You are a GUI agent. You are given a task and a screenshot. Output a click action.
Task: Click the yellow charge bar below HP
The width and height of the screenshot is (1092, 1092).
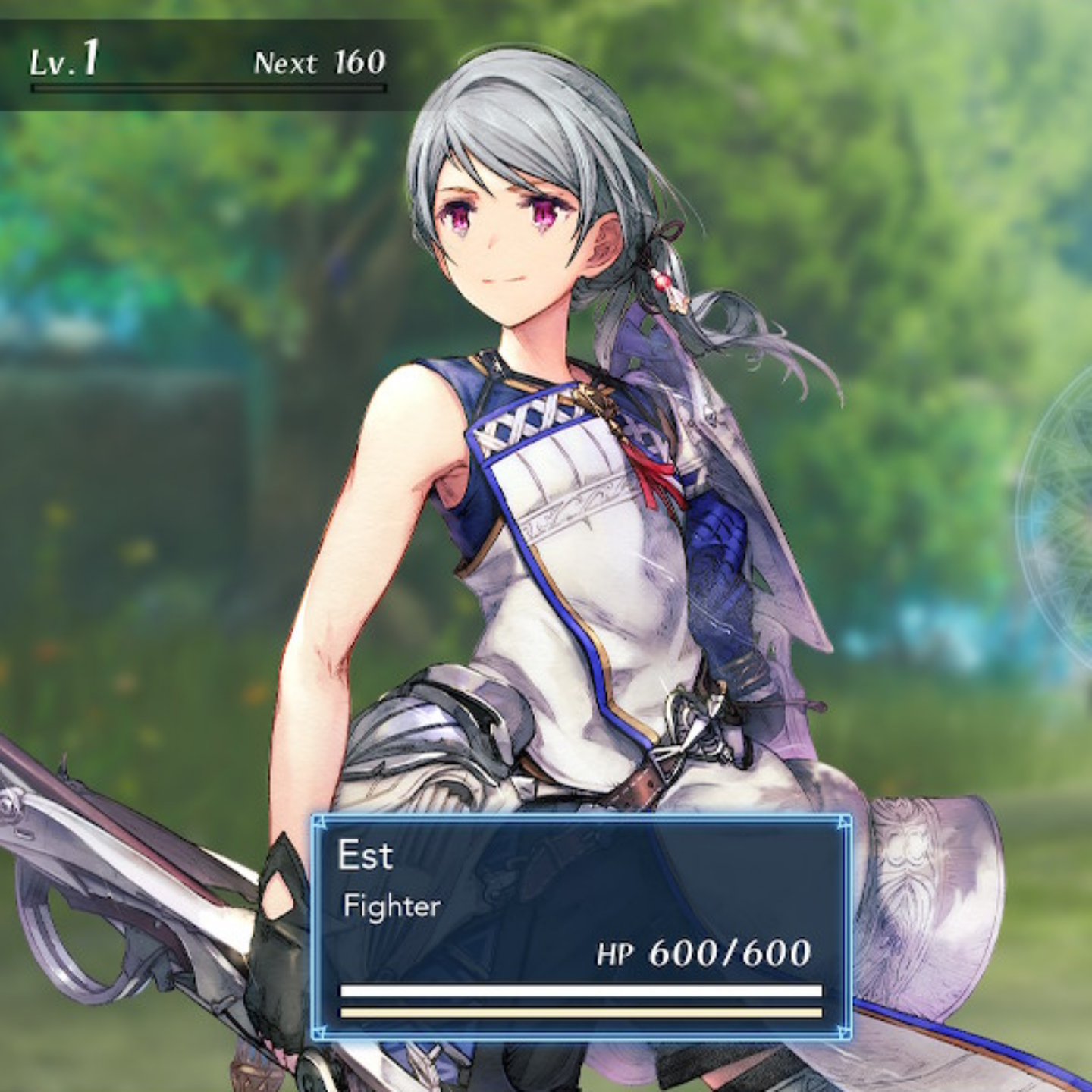[x=580, y=1012]
